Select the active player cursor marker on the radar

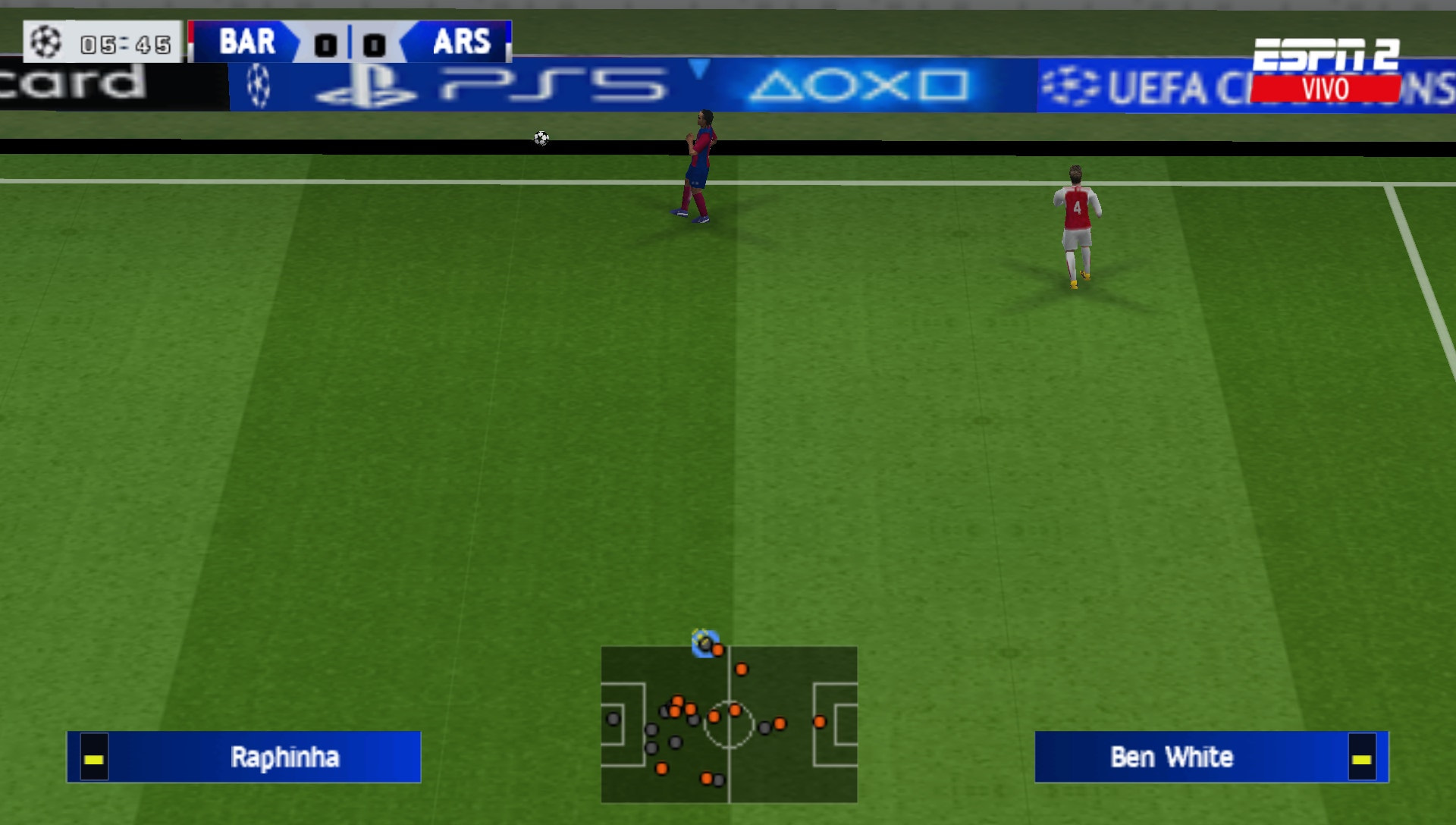pos(704,645)
